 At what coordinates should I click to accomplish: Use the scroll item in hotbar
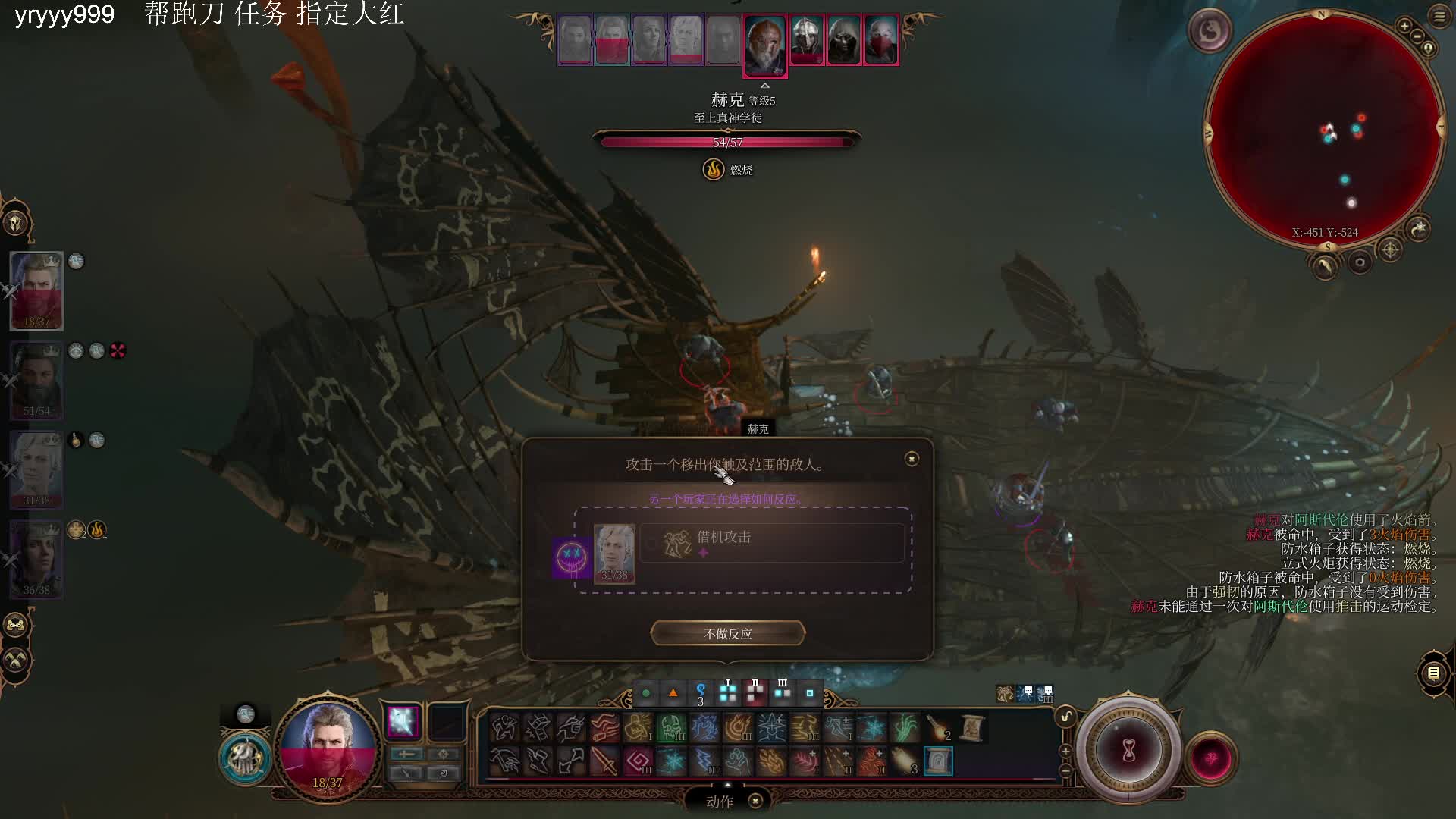point(971,729)
